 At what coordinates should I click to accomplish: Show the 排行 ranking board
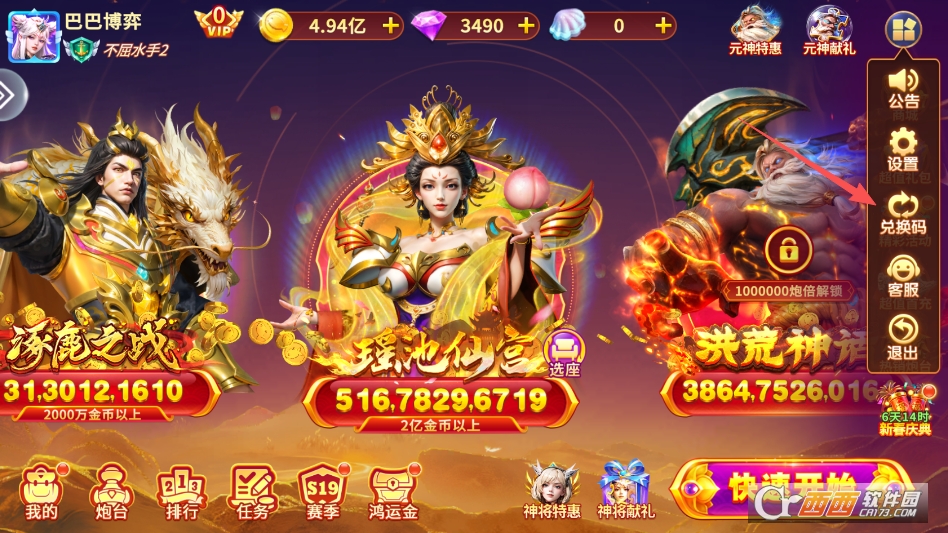click(180, 491)
